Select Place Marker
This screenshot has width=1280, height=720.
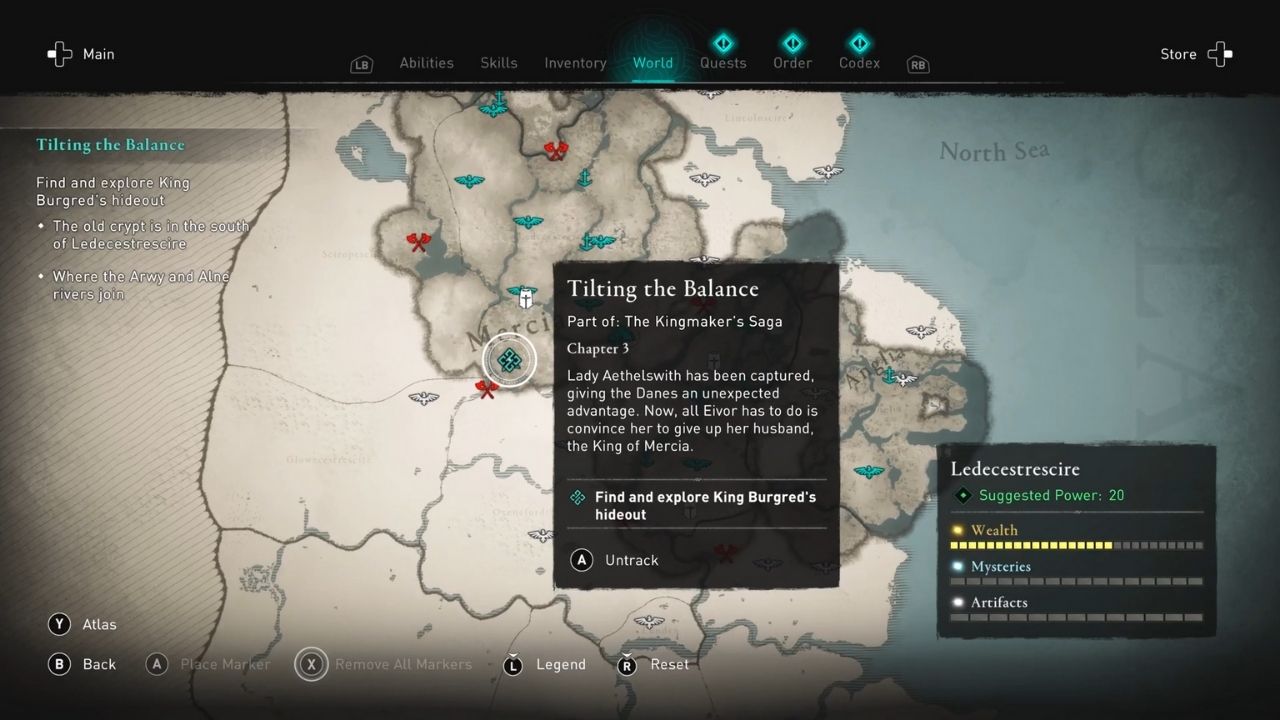209,664
